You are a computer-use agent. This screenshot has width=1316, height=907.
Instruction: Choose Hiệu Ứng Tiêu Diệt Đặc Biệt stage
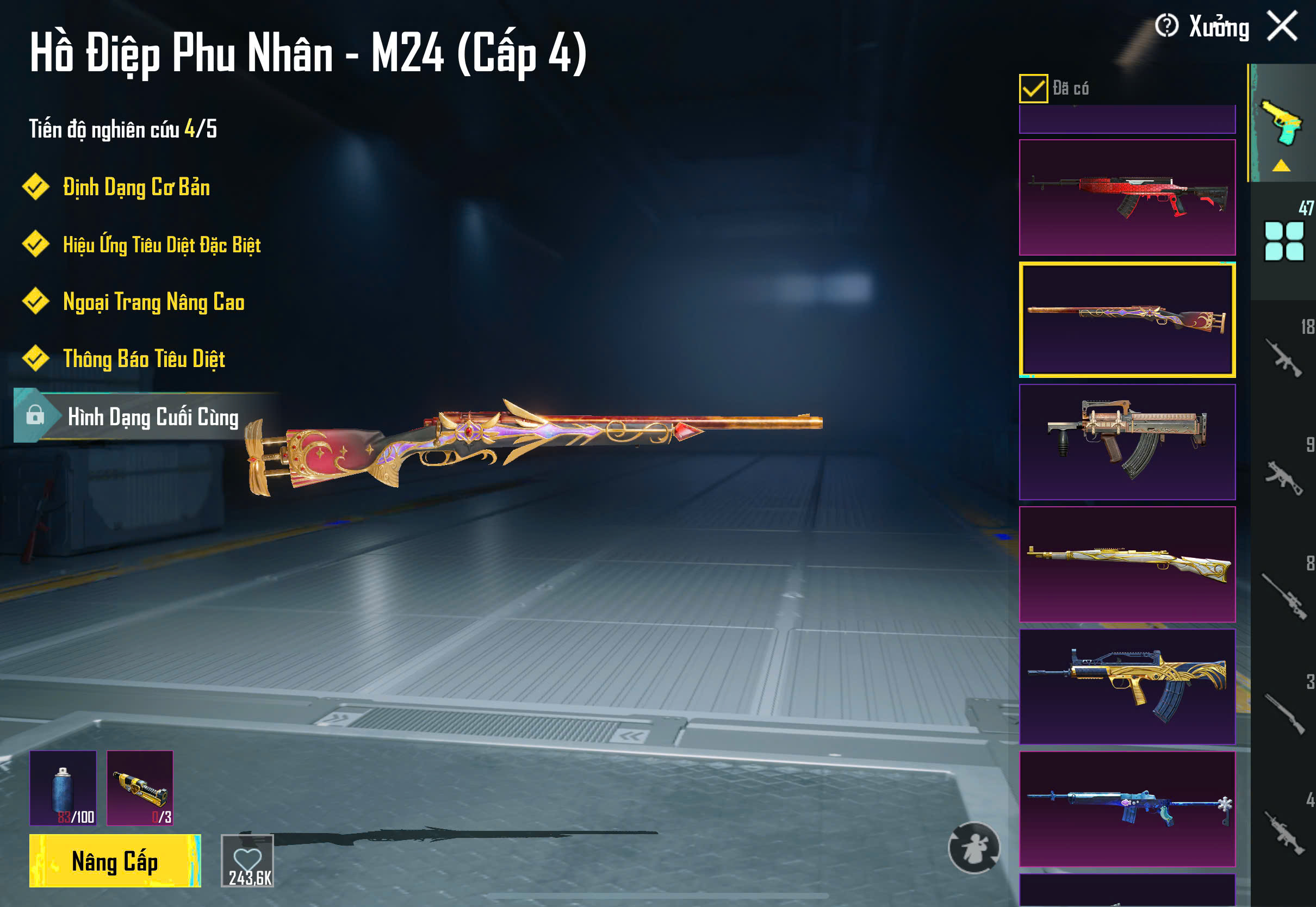tap(162, 245)
